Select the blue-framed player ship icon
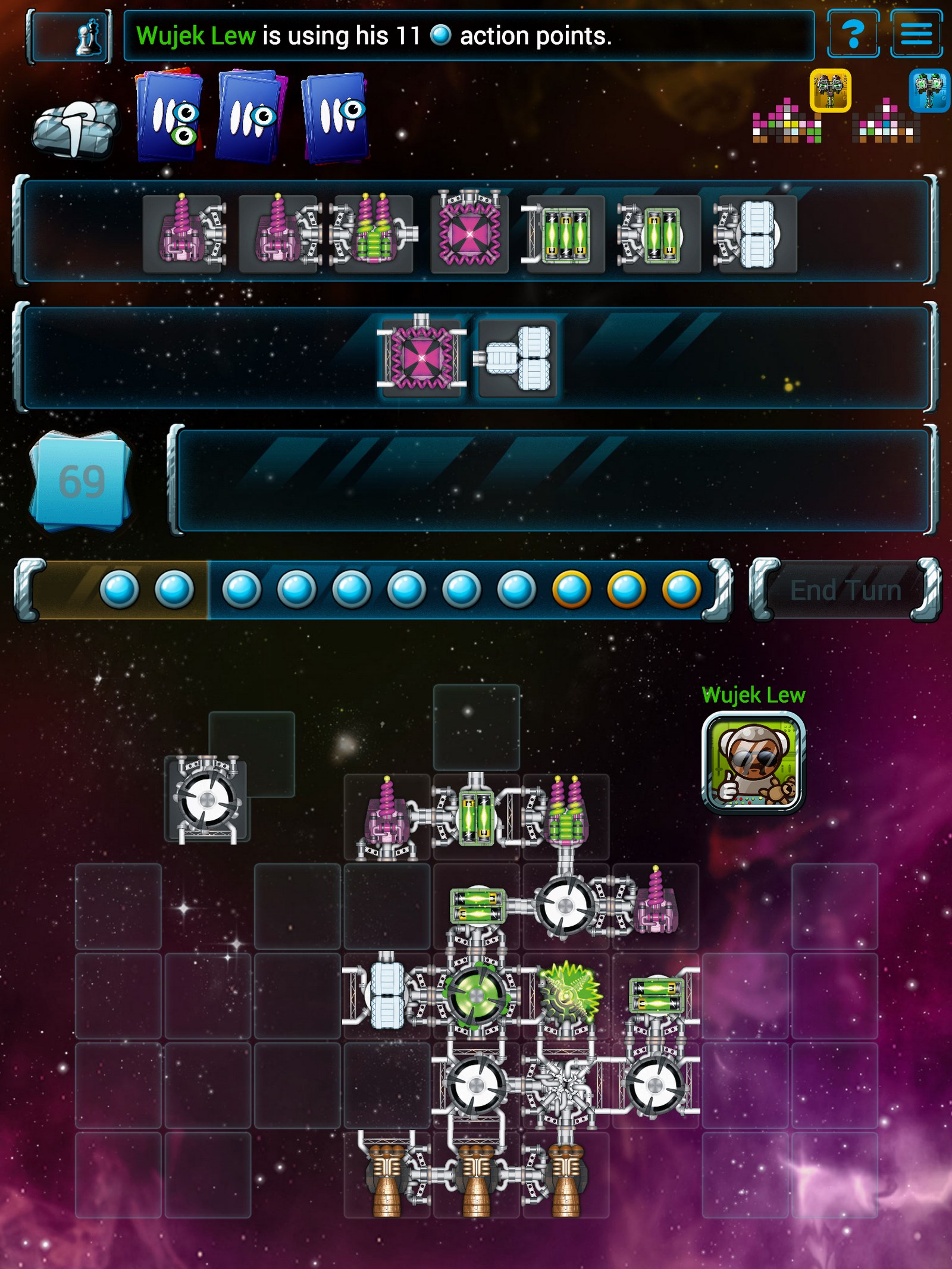The image size is (952, 1269). point(929,90)
